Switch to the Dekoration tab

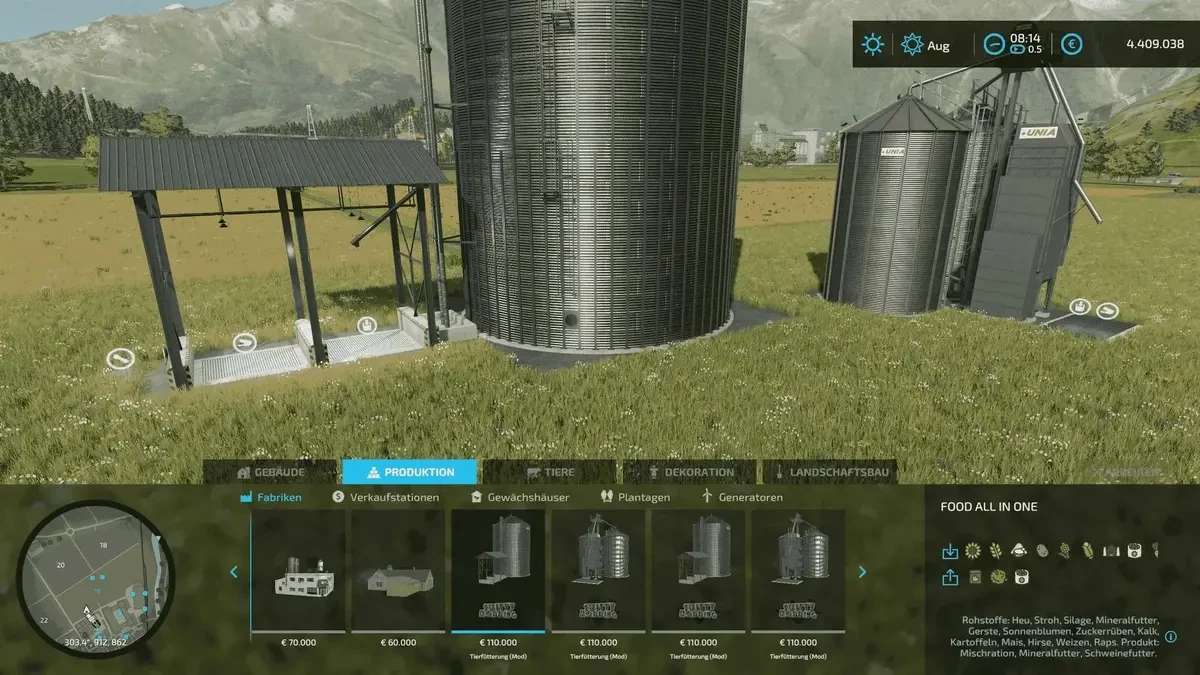(x=692, y=472)
